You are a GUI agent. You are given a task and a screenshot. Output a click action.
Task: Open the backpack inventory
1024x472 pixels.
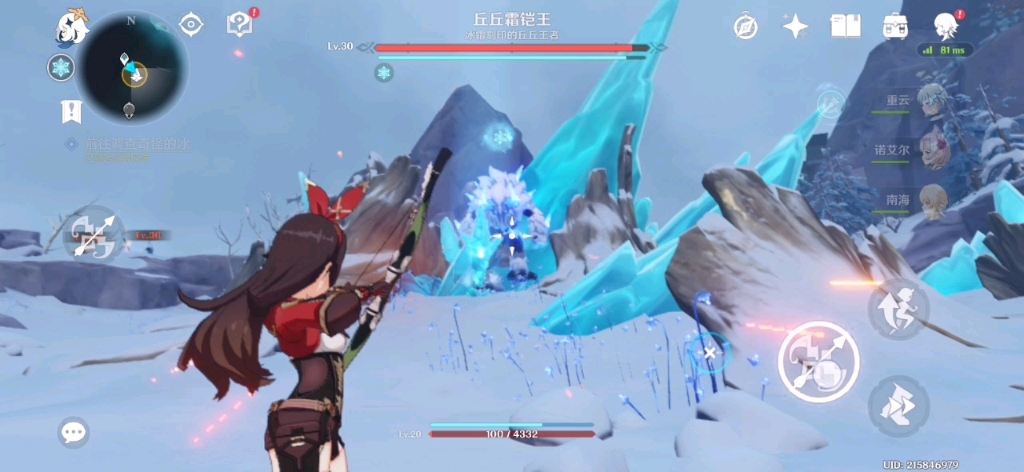point(895,27)
